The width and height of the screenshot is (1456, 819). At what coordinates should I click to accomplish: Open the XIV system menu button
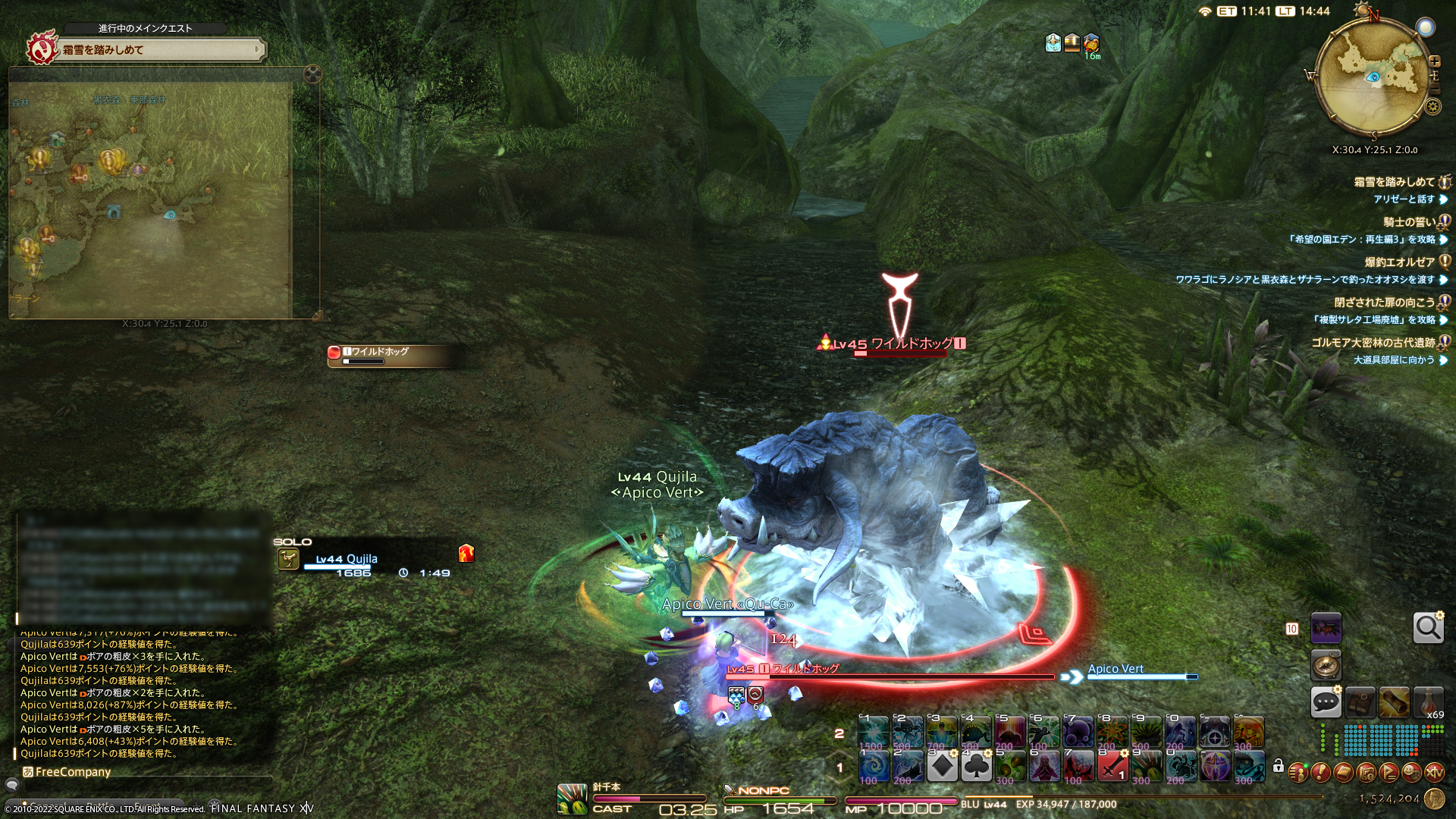point(1434,773)
